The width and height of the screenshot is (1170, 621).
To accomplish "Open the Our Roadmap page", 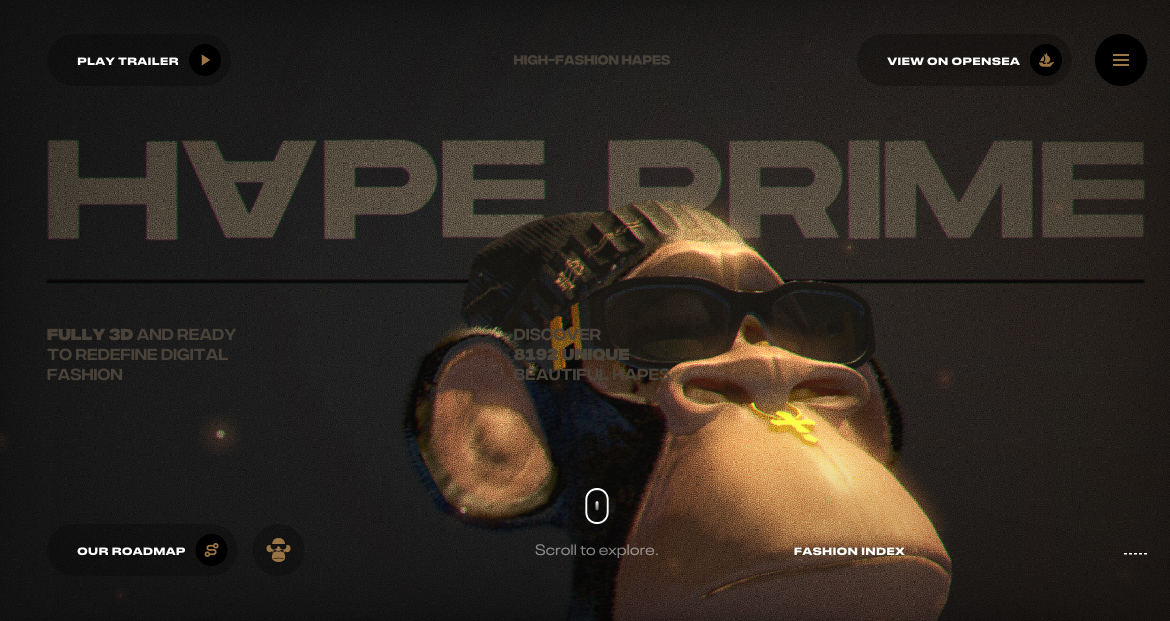I will (x=142, y=551).
